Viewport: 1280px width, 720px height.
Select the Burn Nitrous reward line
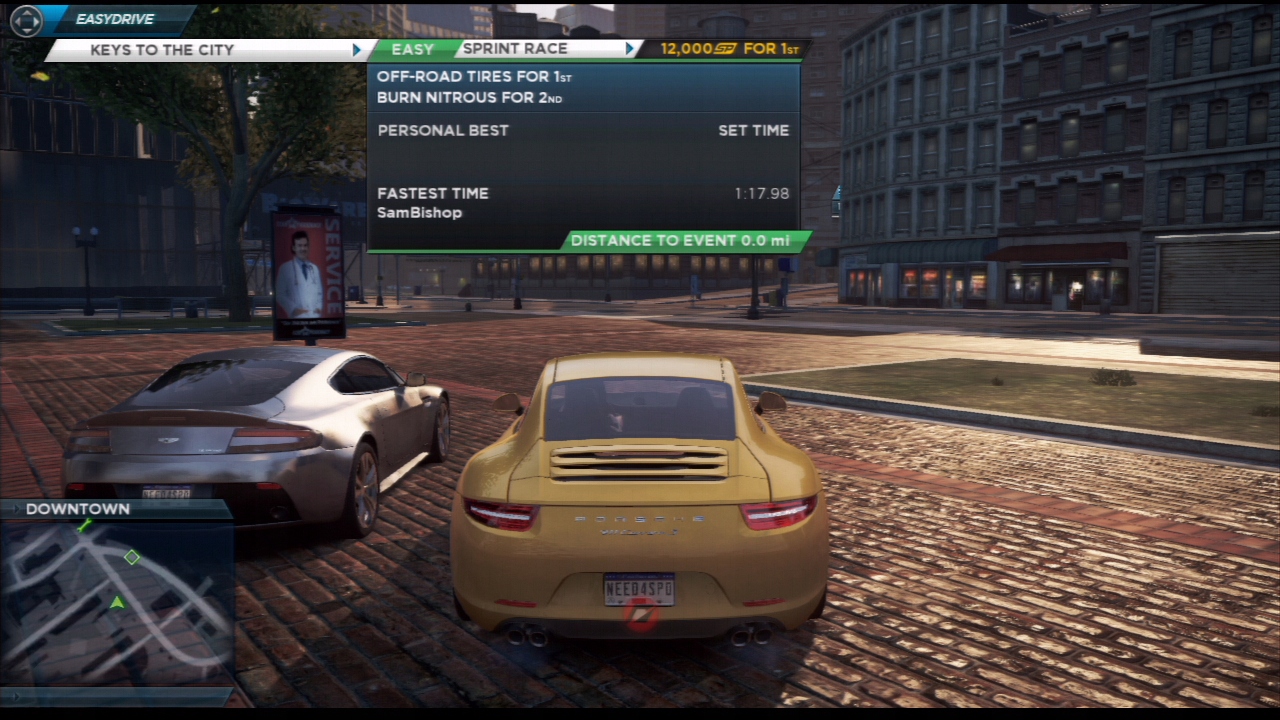469,98
